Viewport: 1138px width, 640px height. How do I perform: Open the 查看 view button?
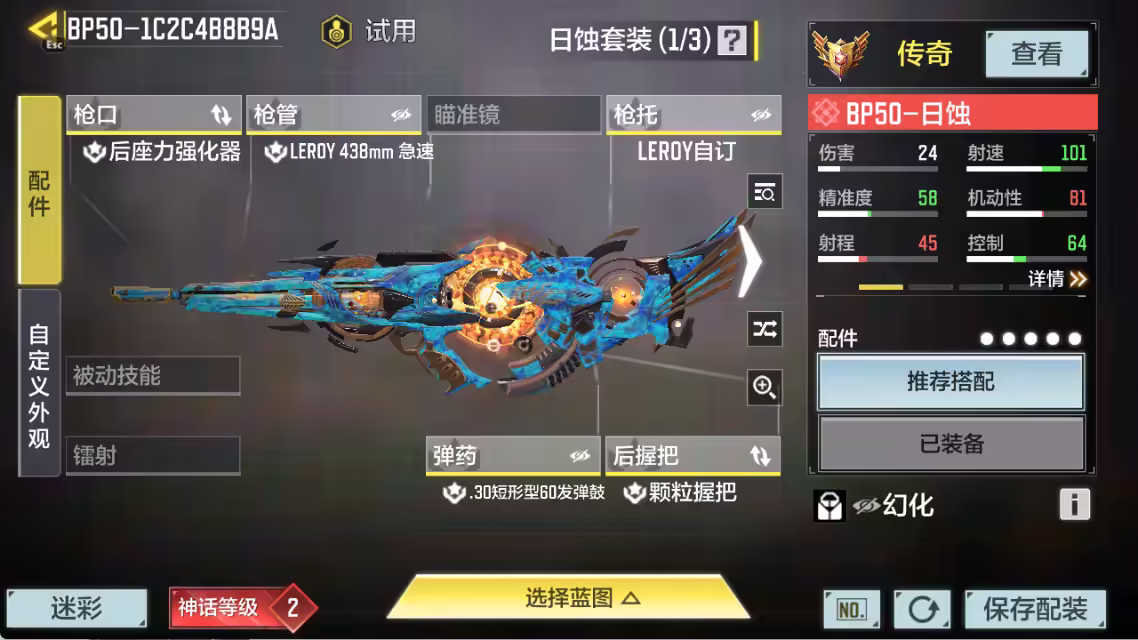(x=1036, y=54)
